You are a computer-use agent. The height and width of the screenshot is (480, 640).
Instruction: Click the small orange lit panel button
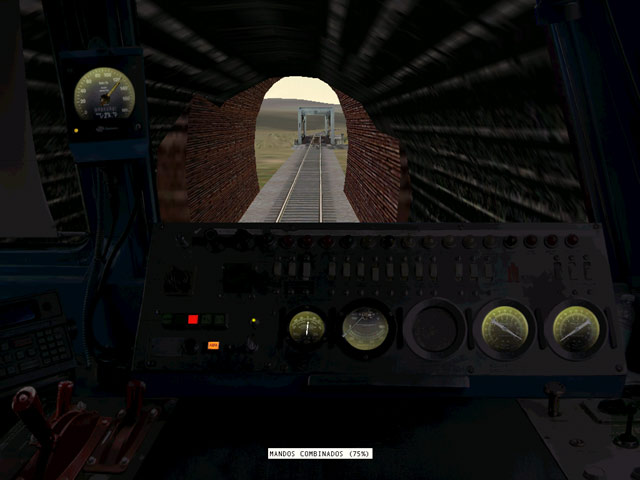click(213, 345)
